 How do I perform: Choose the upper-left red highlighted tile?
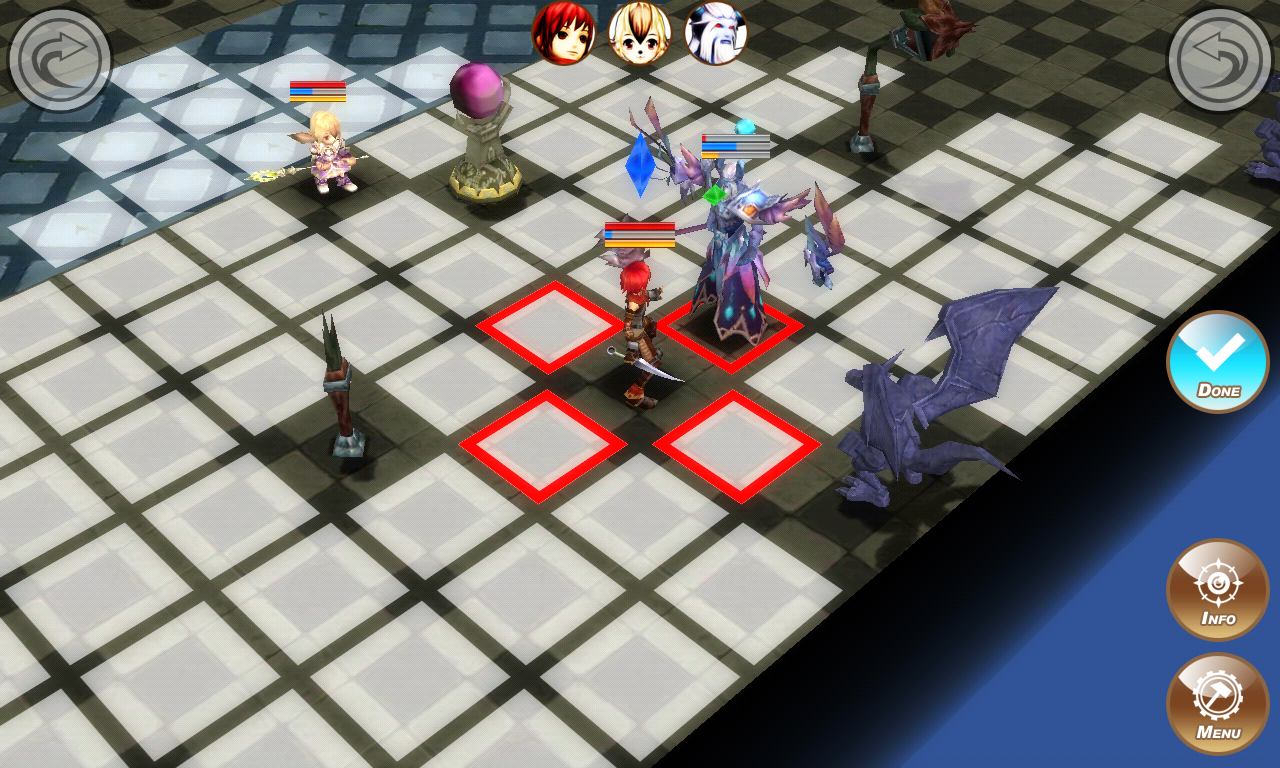coord(548,327)
